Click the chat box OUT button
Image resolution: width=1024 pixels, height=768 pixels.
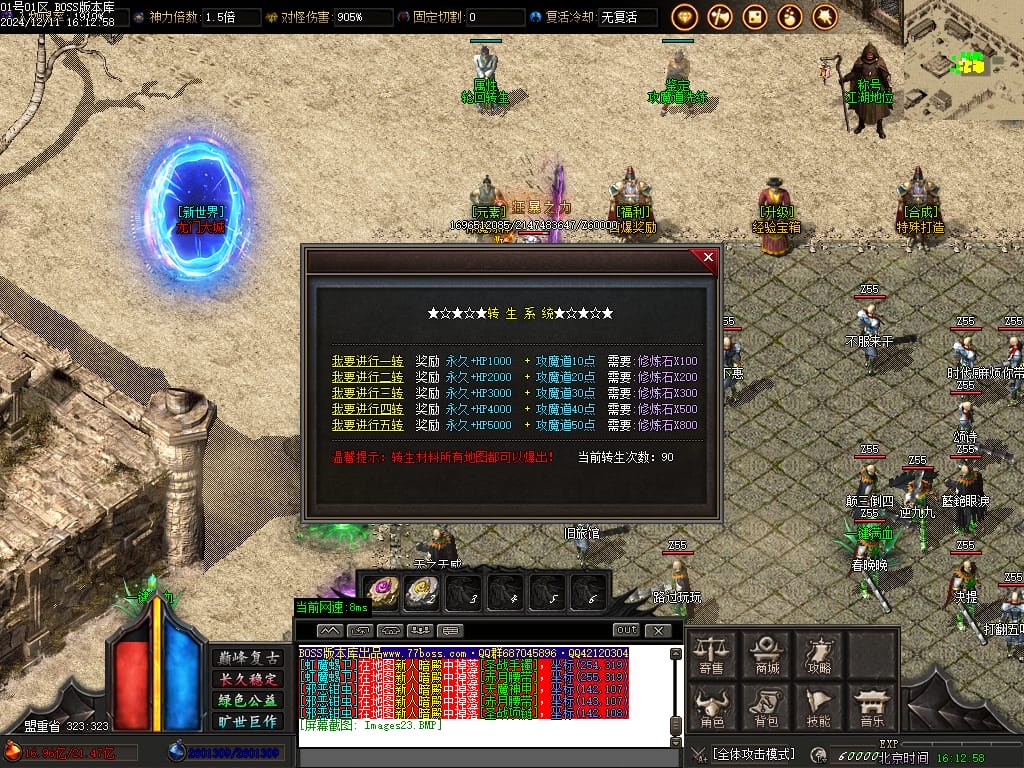click(626, 630)
